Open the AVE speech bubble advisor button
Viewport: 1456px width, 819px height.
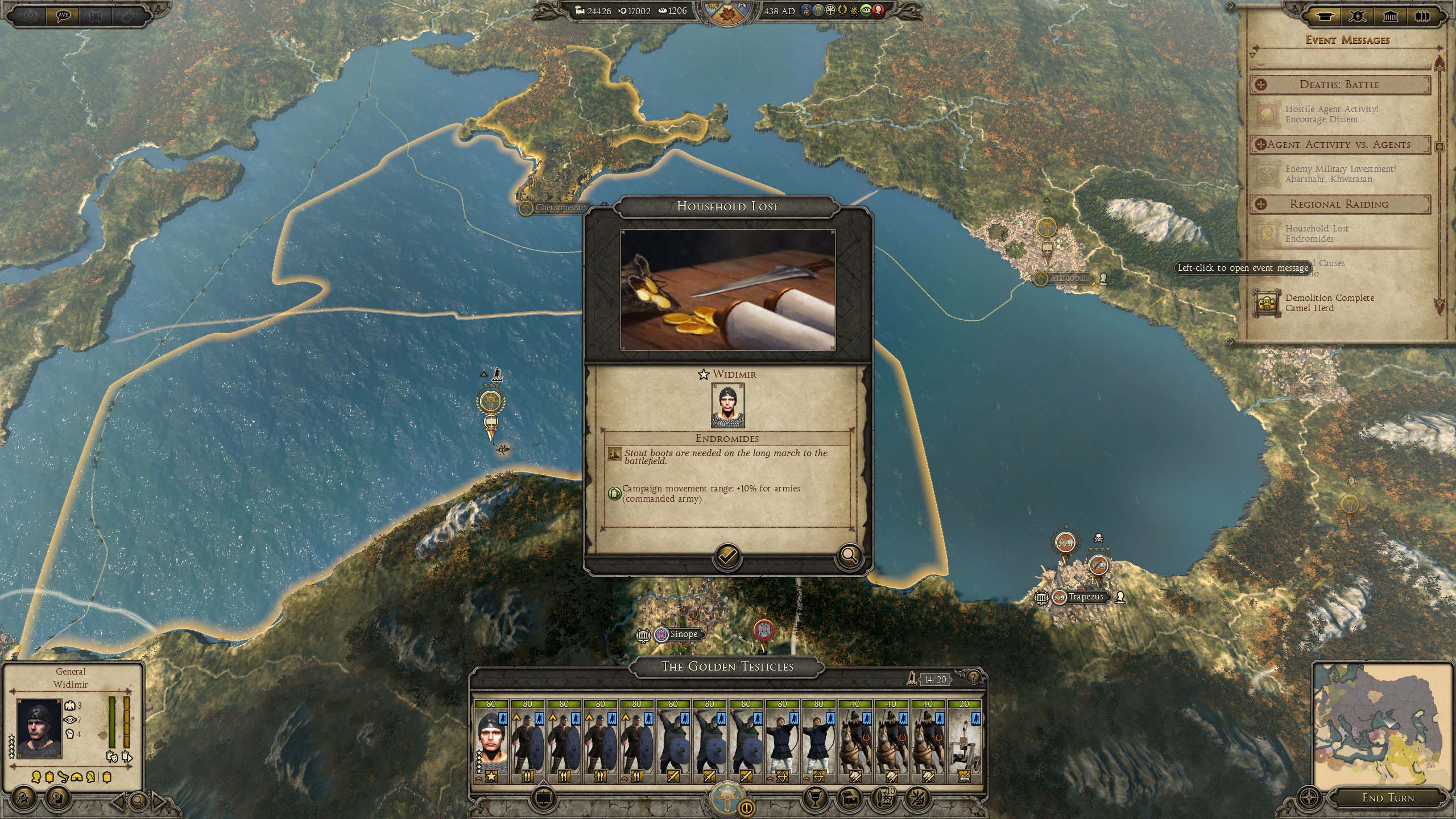click(63, 15)
